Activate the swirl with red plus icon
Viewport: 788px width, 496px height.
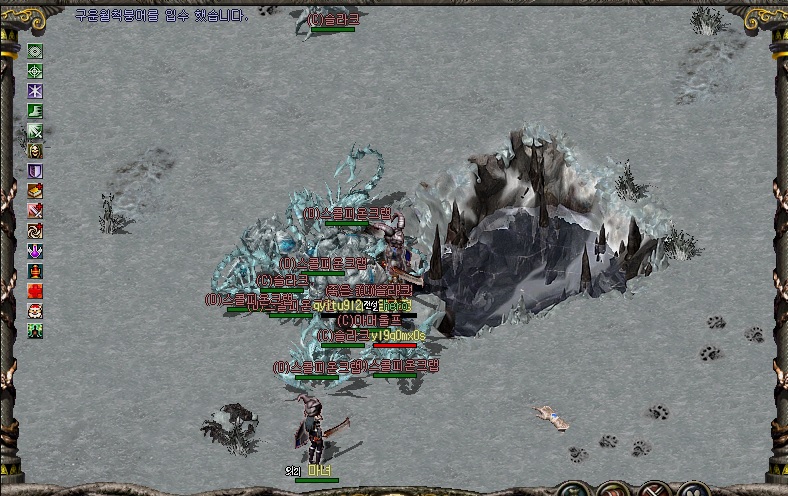tap(35, 231)
